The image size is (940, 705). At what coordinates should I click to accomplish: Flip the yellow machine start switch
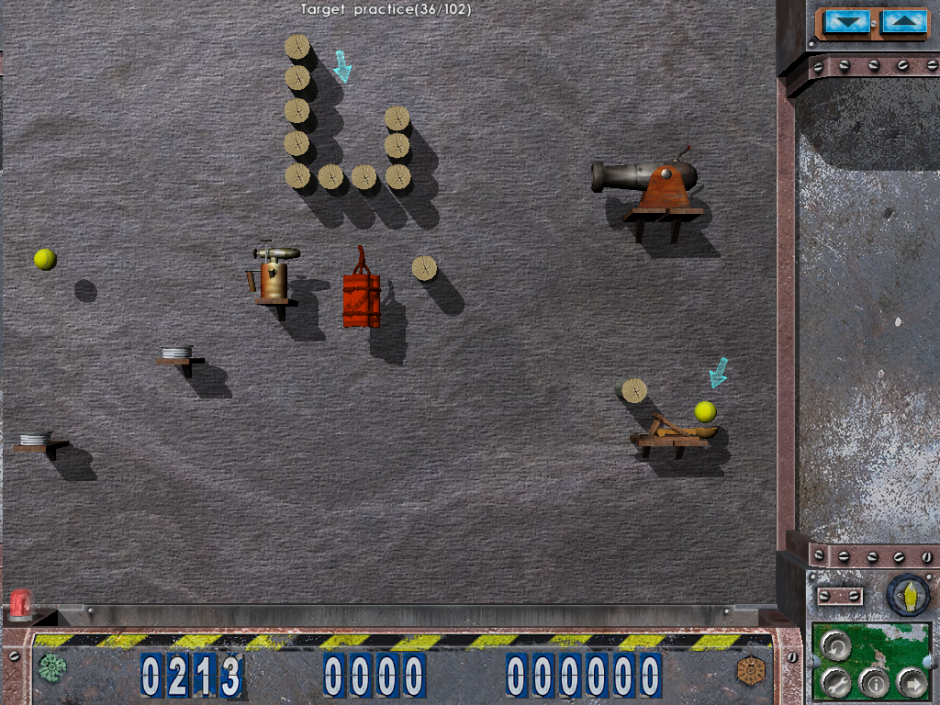click(x=908, y=594)
